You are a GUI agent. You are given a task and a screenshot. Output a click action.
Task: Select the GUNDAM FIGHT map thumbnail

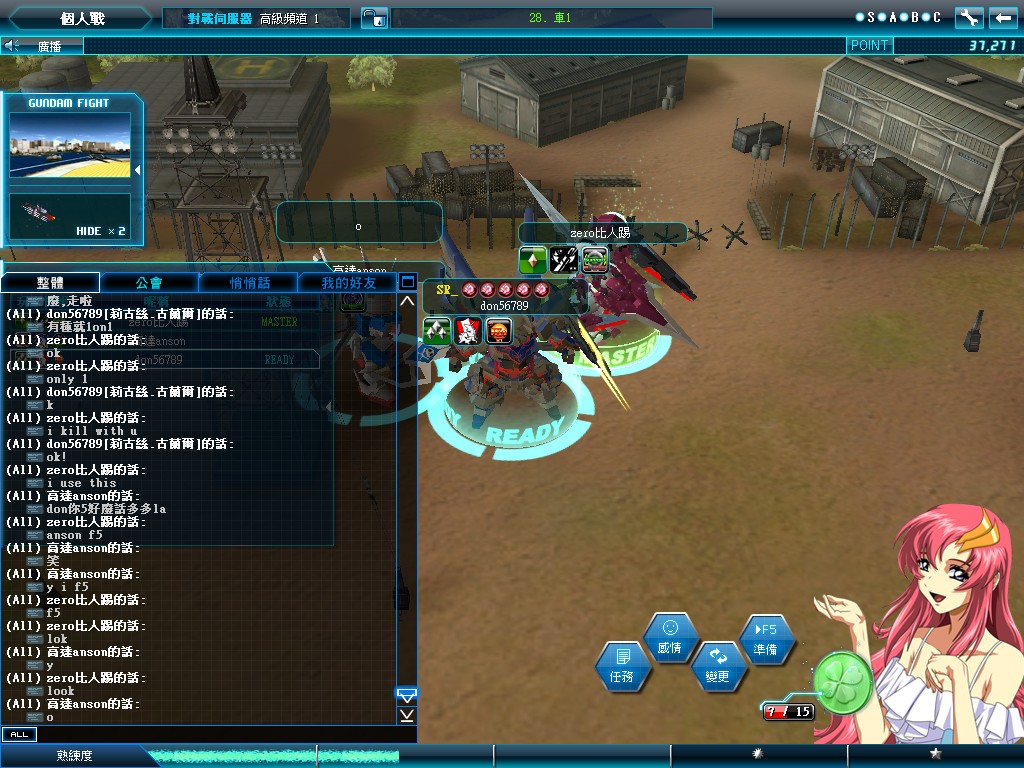pyautogui.click(x=70, y=145)
